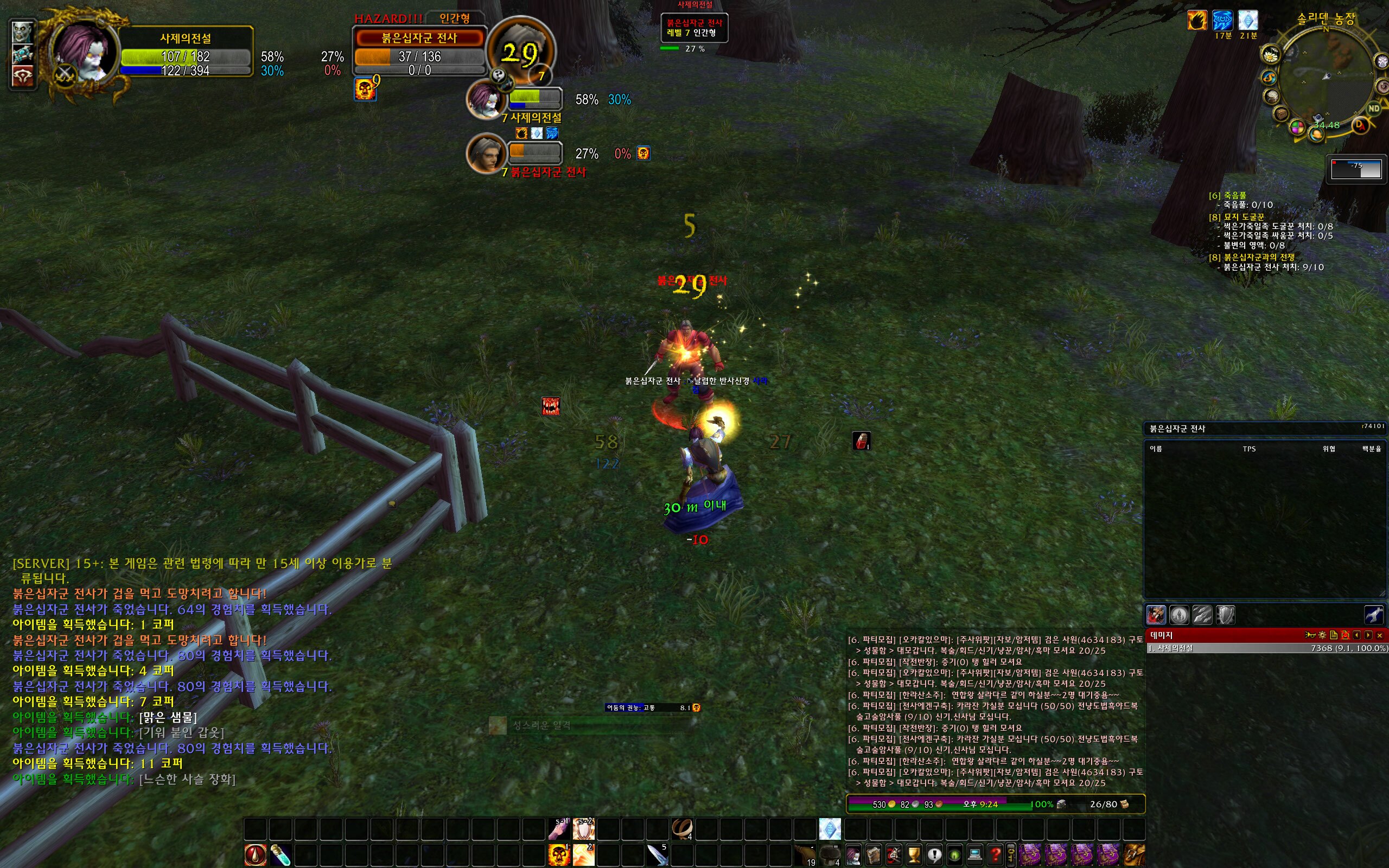Cast the golden hammer spell in slot 2
Viewport: 1389px width, 868px height.
point(583,855)
